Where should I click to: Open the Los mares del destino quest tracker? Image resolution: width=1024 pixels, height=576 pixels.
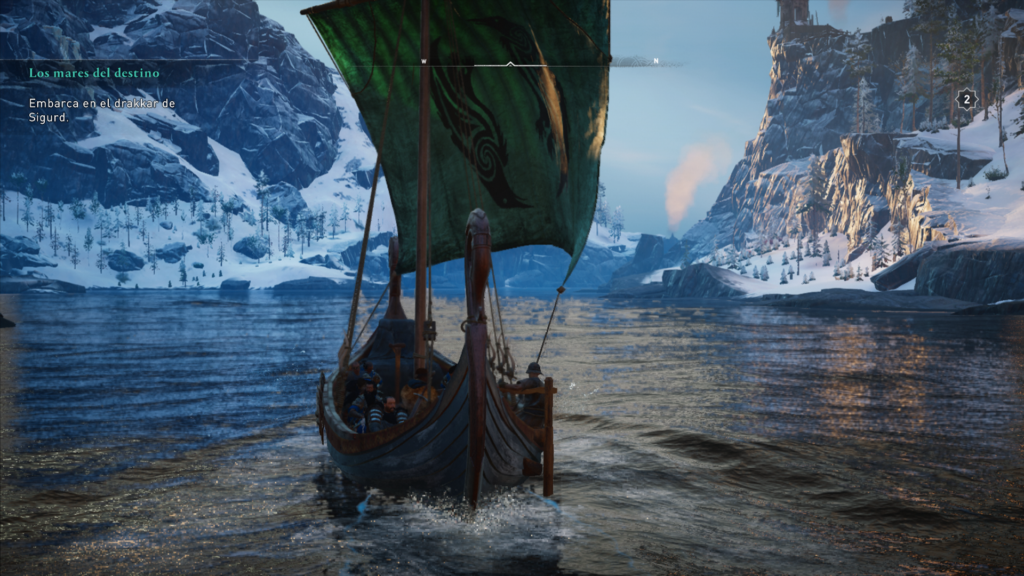point(94,73)
